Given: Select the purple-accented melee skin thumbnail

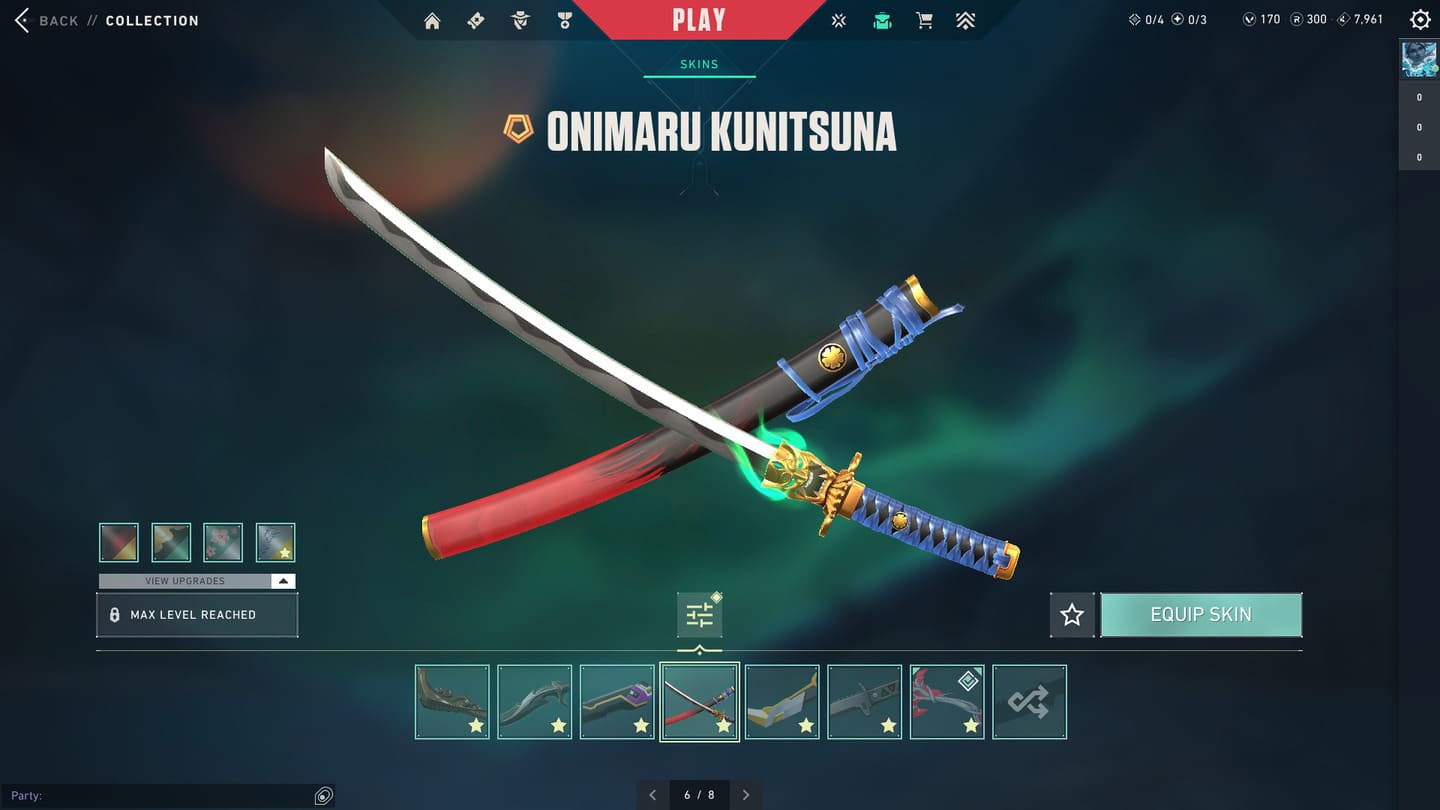Looking at the screenshot, I should [617, 702].
